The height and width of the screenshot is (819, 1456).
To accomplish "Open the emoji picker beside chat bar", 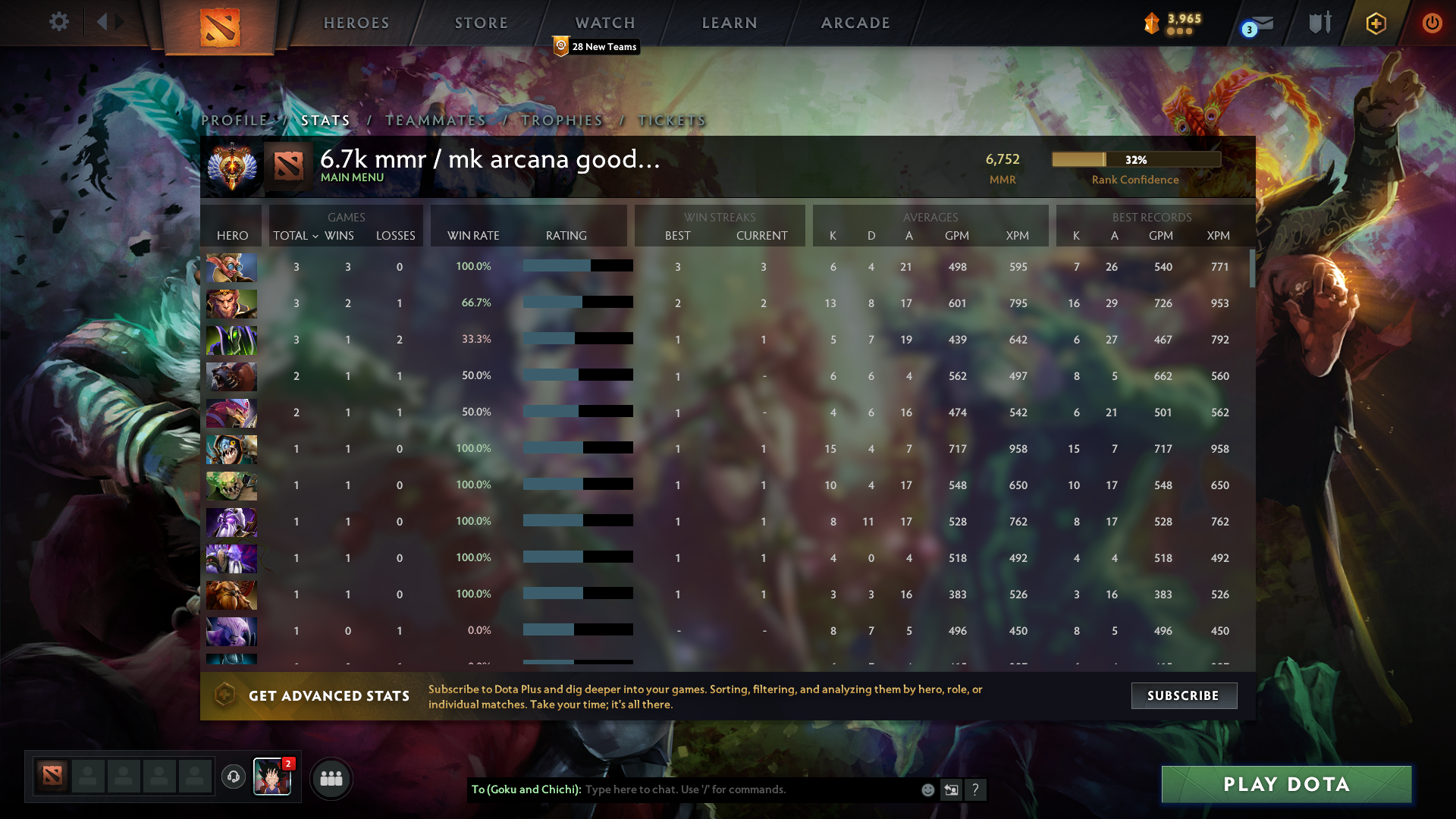I will tap(927, 789).
